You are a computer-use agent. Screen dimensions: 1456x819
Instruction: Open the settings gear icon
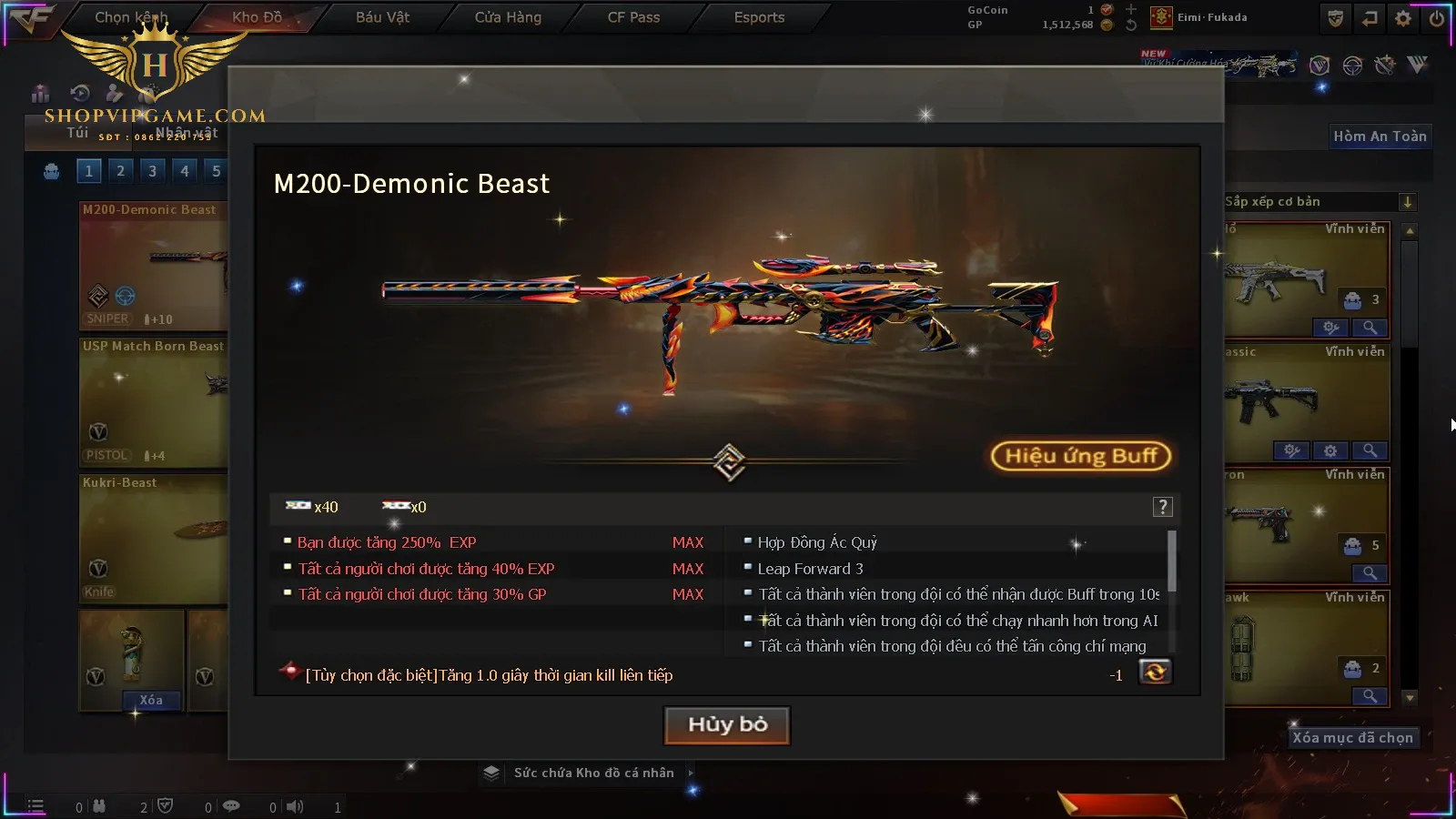1403,18
